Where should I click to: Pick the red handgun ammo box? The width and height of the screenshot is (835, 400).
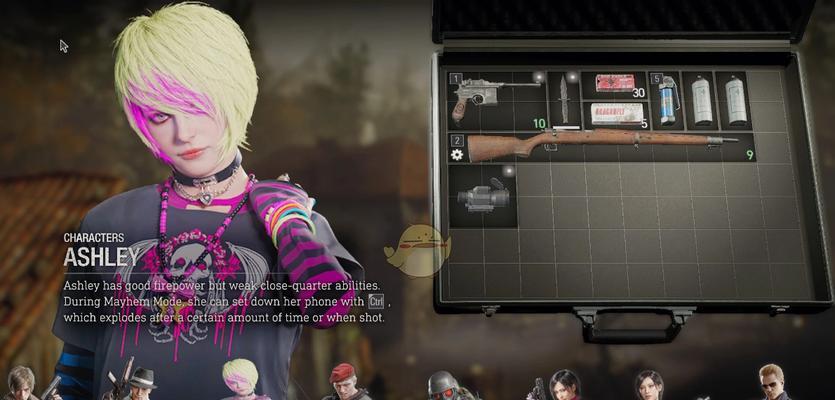(x=614, y=84)
